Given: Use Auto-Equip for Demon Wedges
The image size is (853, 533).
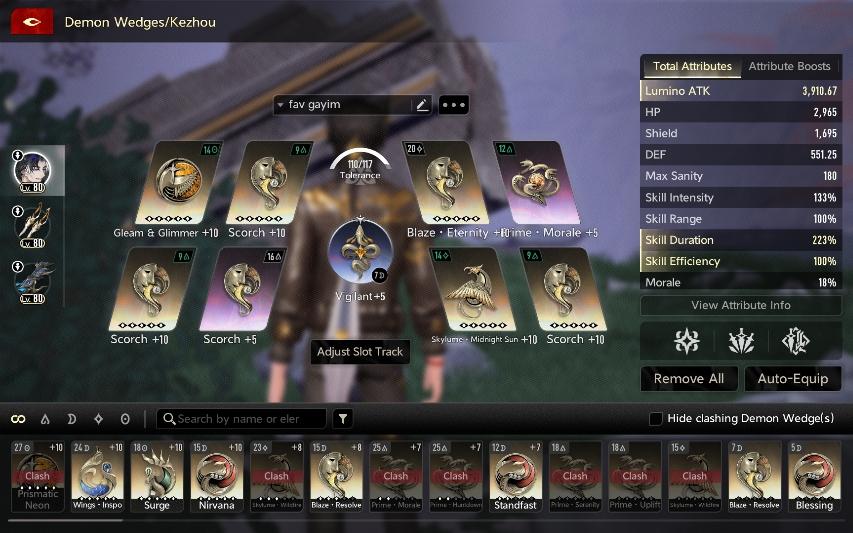Looking at the screenshot, I should click(x=793, y=379).
